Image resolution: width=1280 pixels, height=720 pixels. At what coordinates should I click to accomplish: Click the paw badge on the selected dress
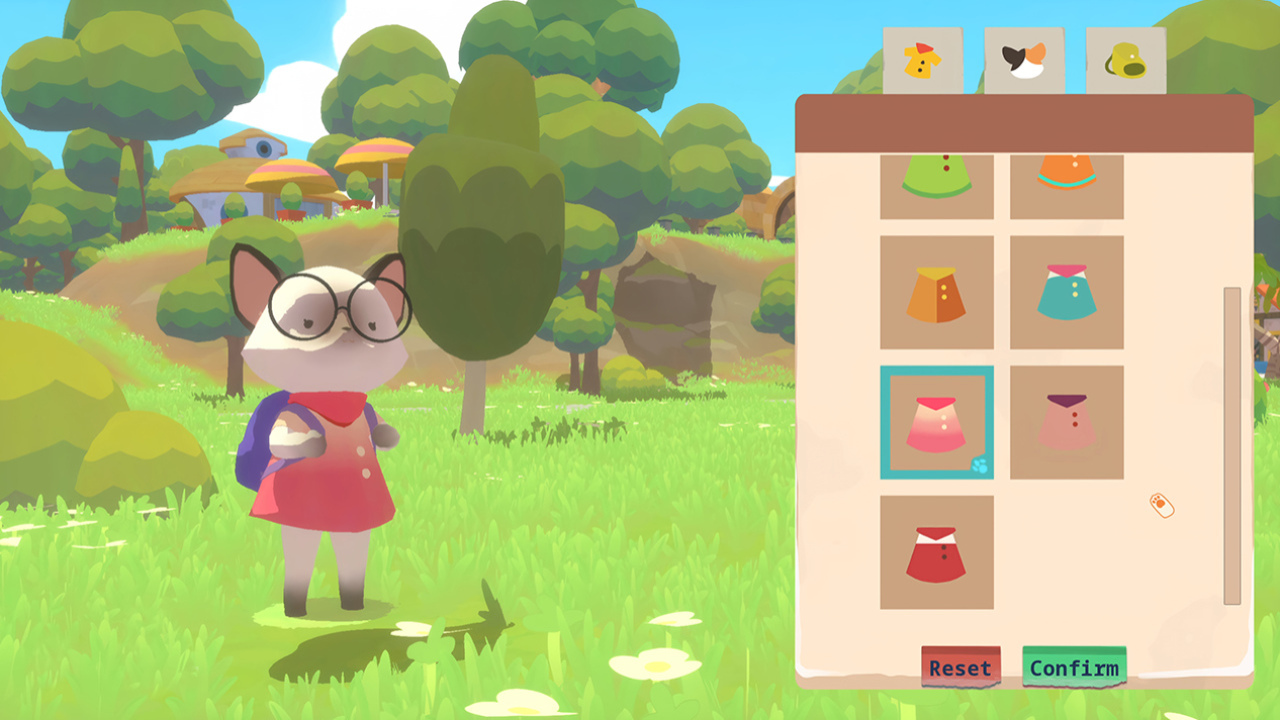981,464
